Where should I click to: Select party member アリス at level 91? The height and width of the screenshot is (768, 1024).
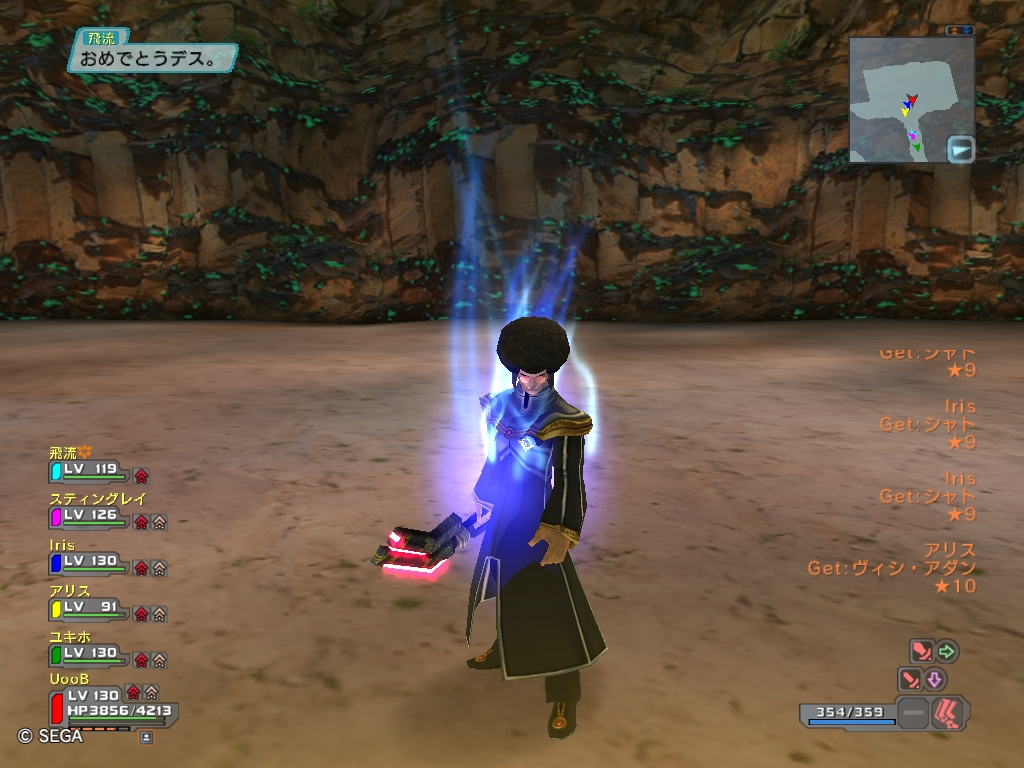pyautogui.click(x=88, y=608)
